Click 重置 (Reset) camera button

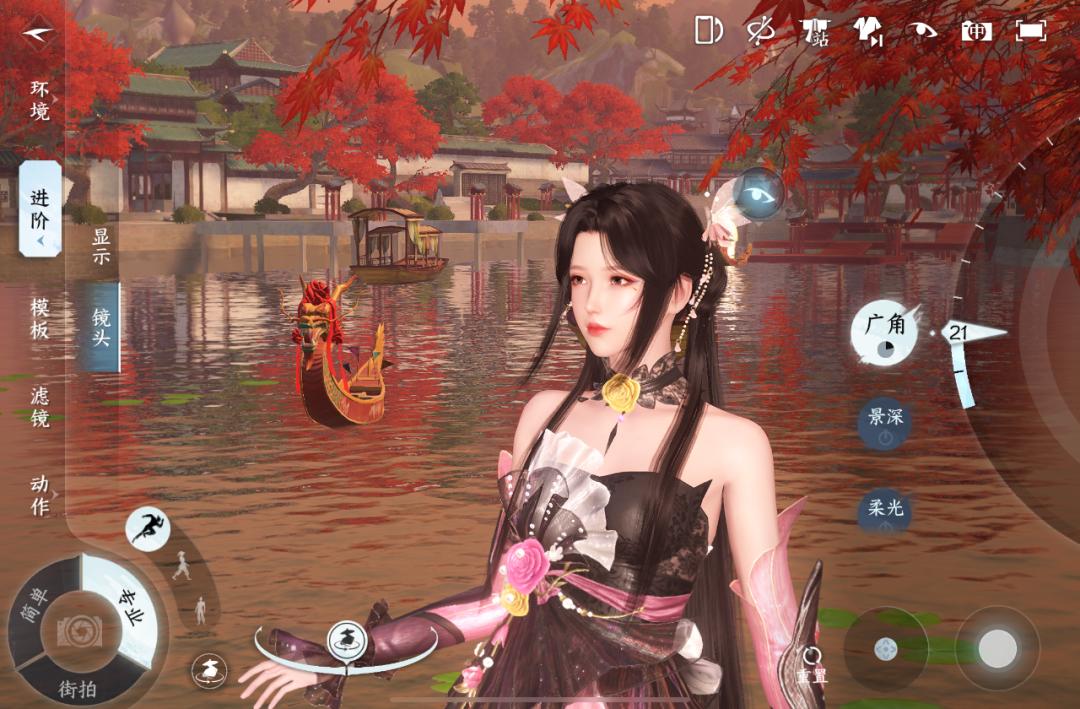click(812, 664)
